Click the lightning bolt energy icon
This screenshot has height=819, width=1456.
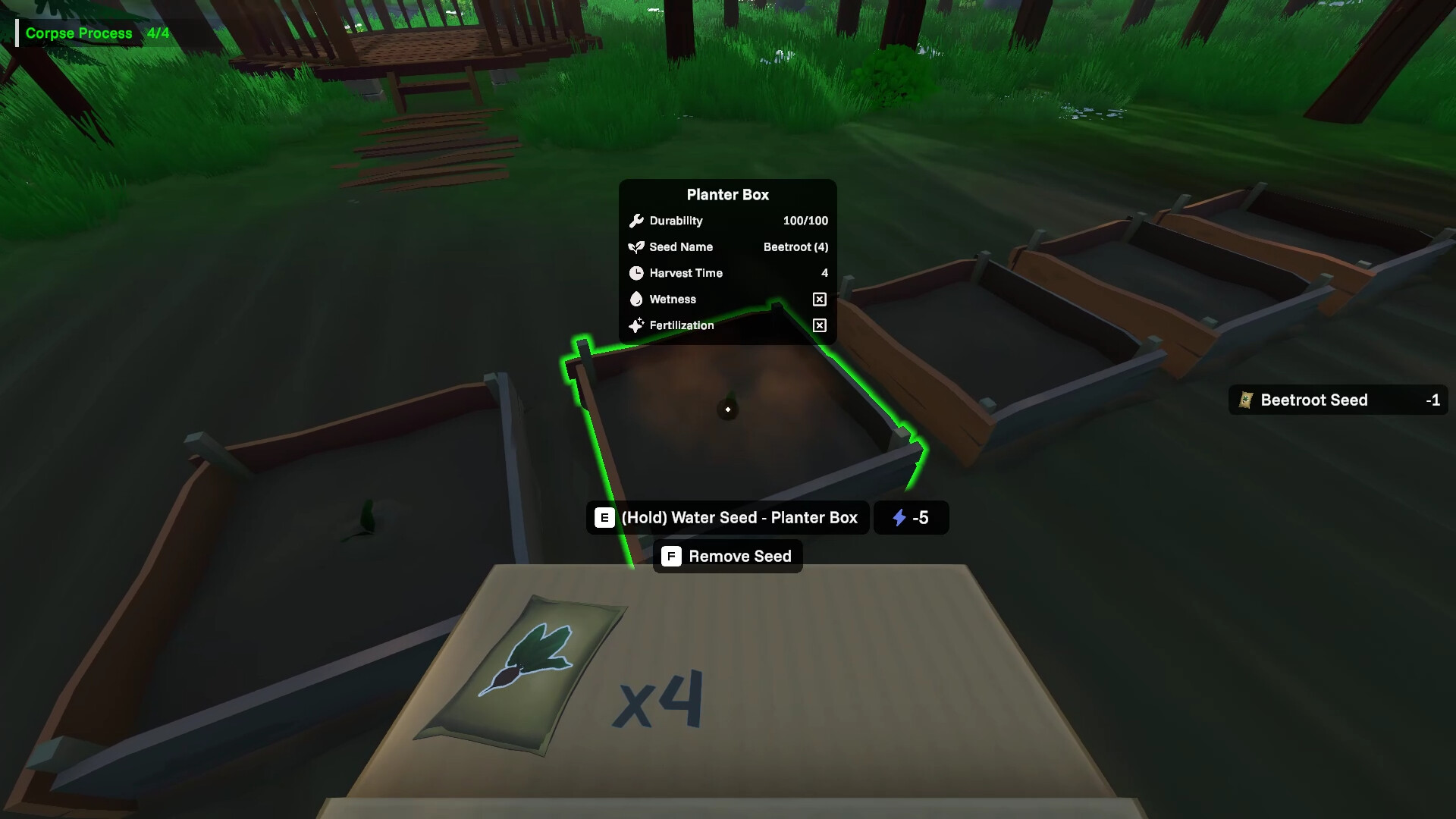(899, 518)
